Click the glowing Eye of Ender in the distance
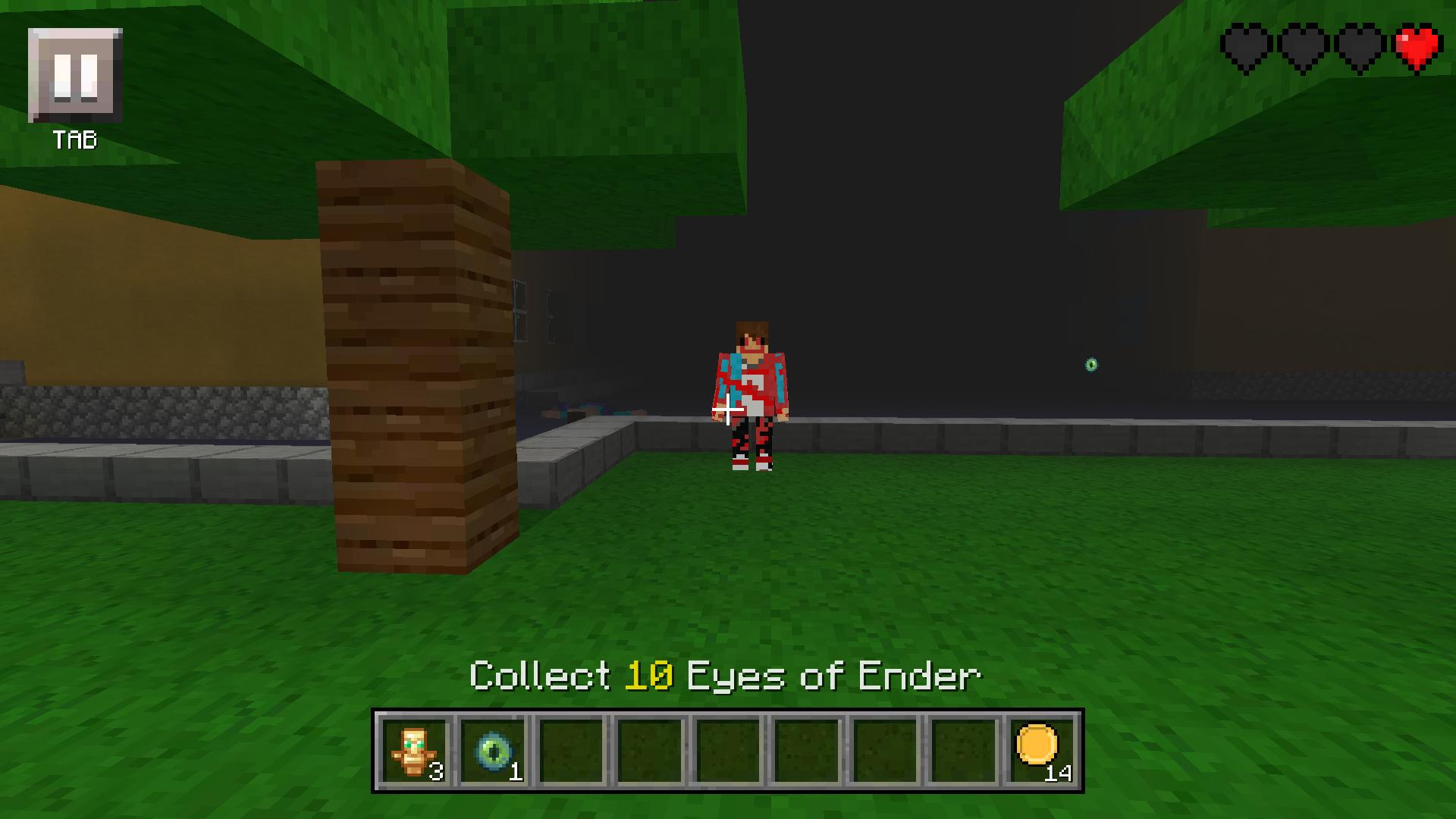 pos(1090,364)
